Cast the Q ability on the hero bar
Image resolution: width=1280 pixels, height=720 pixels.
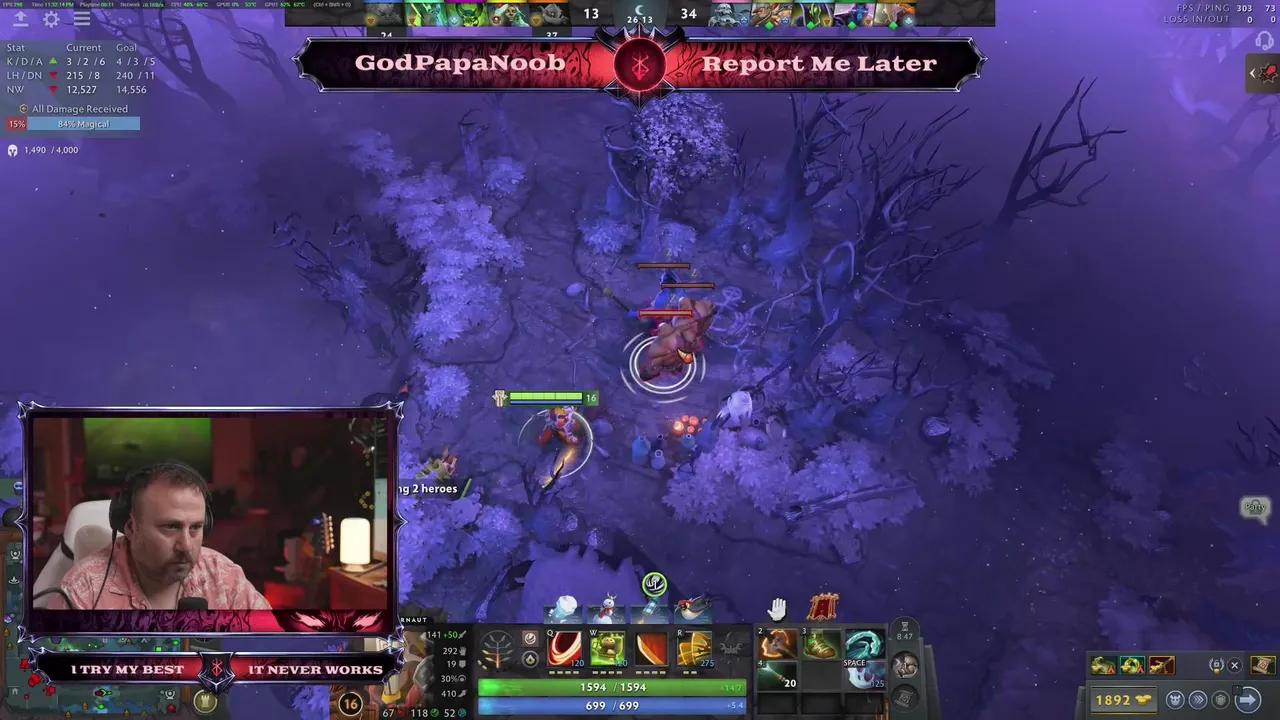pos(566,650)
